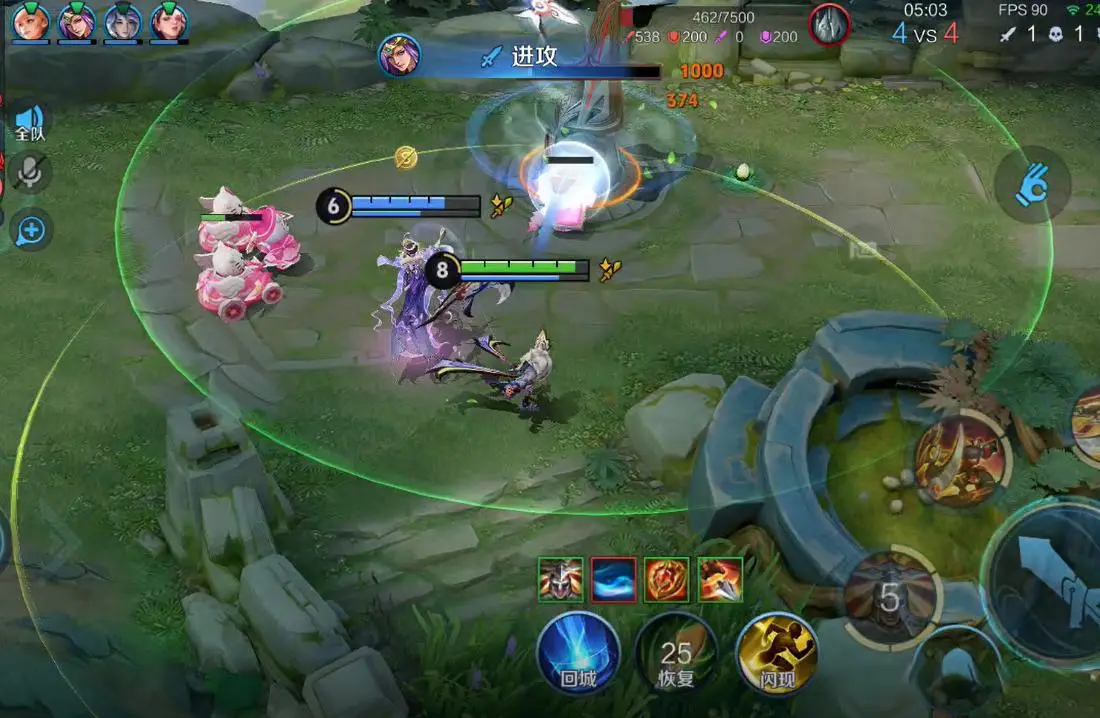This screenshot has width=1100, height=718.
Task: Cast the 闪现 flash summoner spell
Action: (x=777, y=654)
